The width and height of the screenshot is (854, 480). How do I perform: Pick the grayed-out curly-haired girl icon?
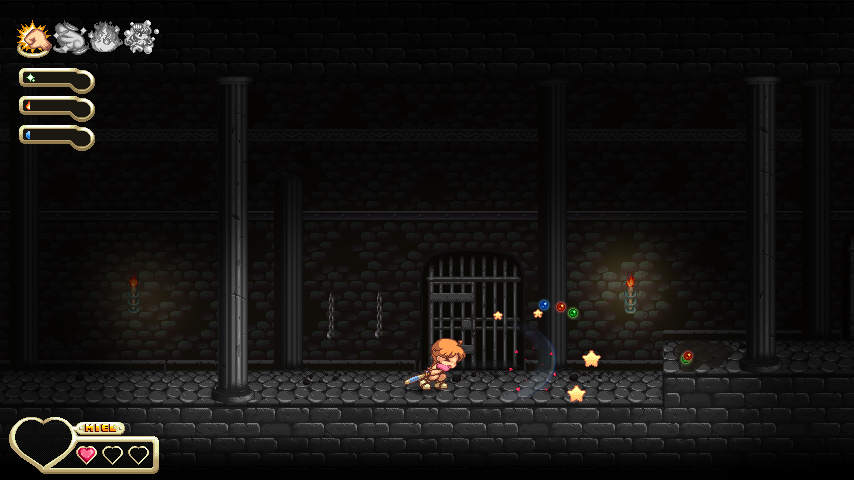point(140,38)
